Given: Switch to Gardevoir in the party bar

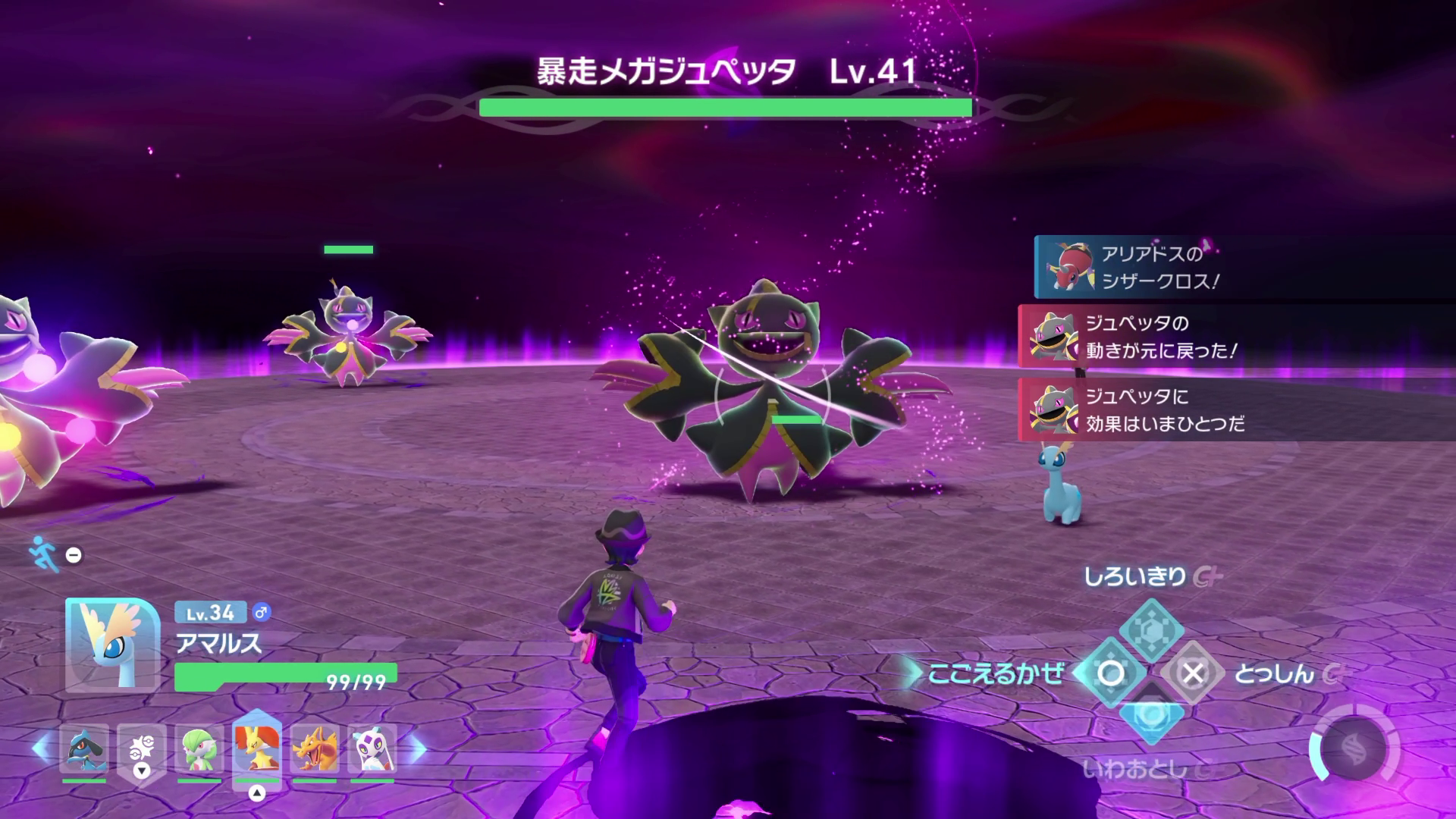Looking at the screenshot, I should coord(199,749).
